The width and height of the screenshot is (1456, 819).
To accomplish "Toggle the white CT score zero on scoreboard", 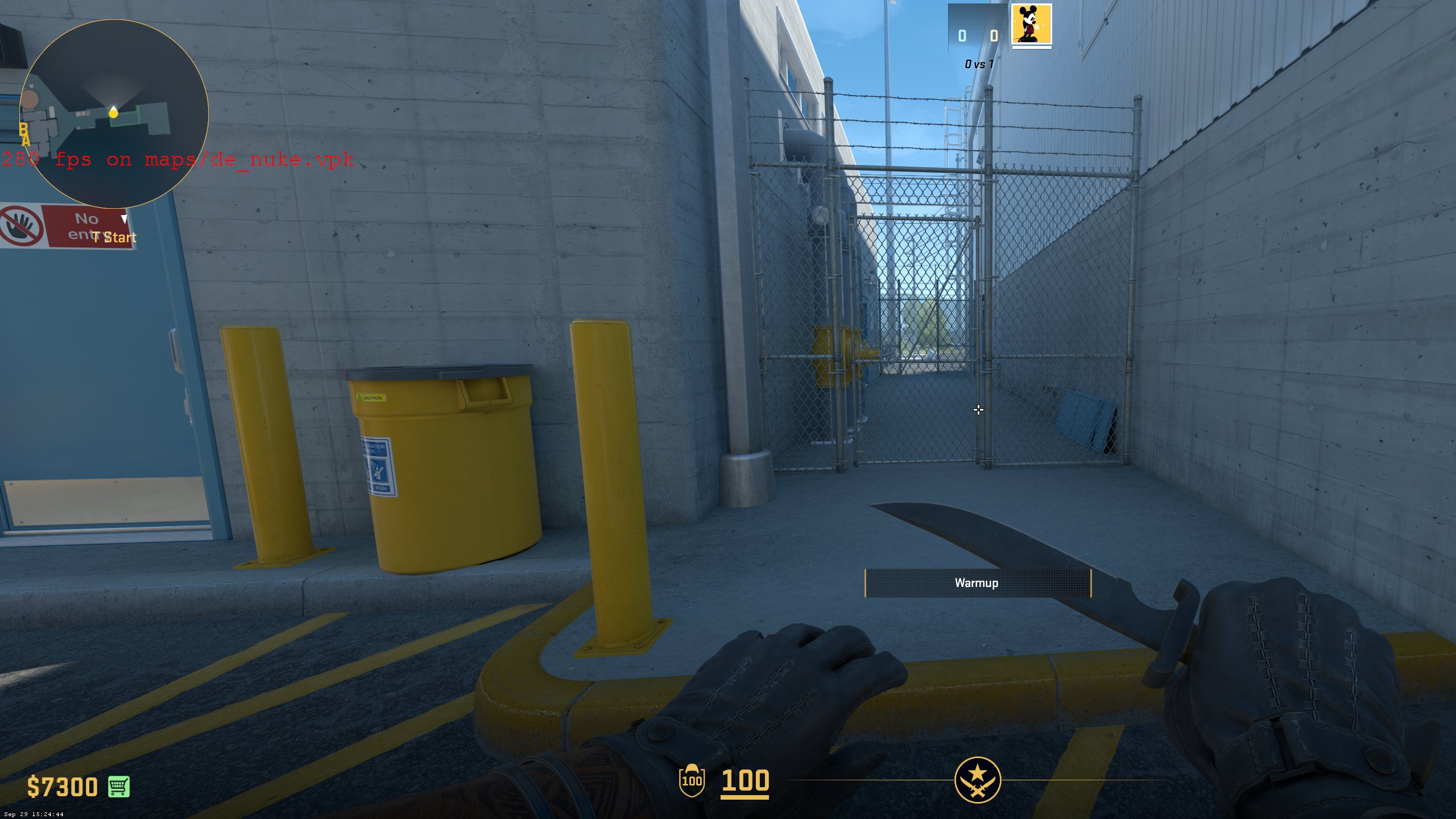I will 962,36.
